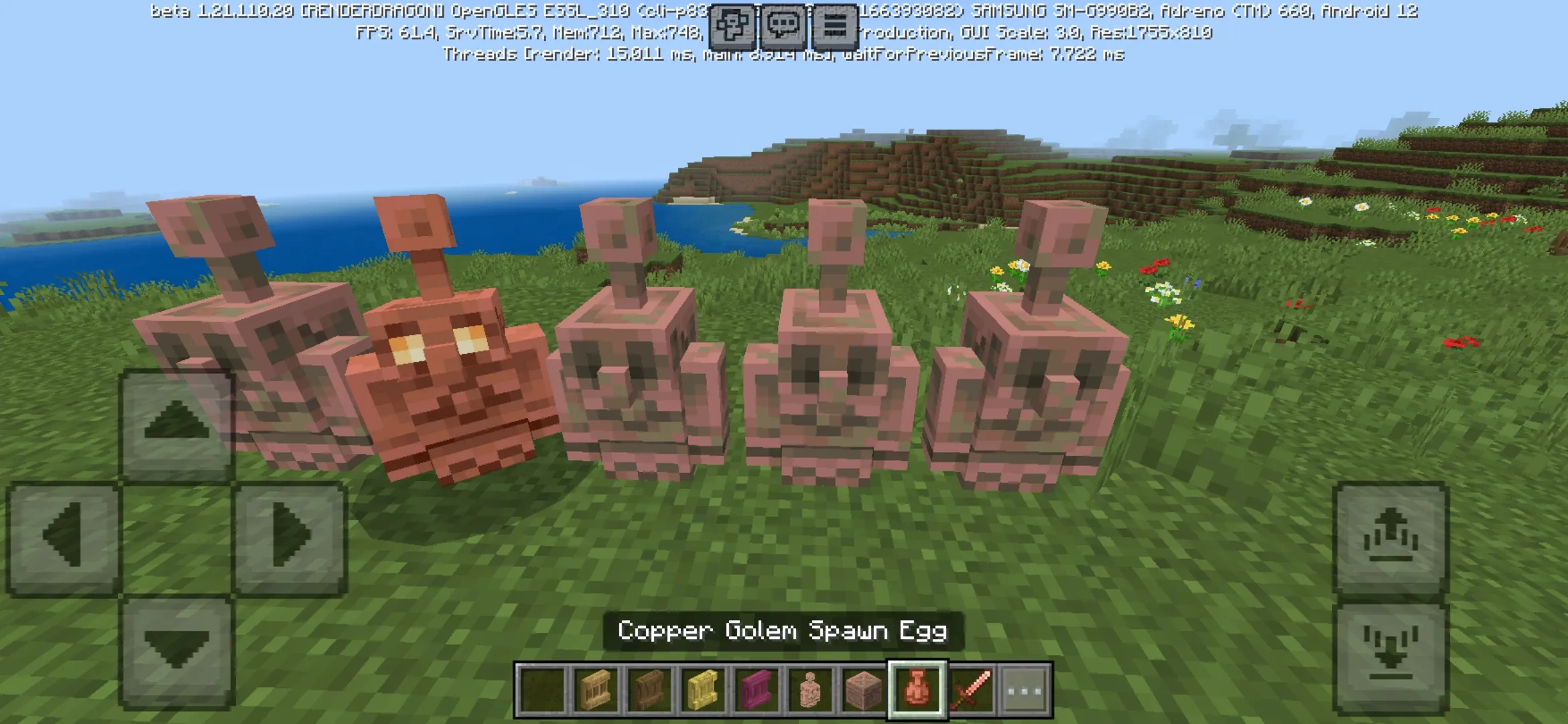The width and height of the screenshot is (1568, 724).
Task: Tap the D-pad right arrow
Action: [289, 537]
